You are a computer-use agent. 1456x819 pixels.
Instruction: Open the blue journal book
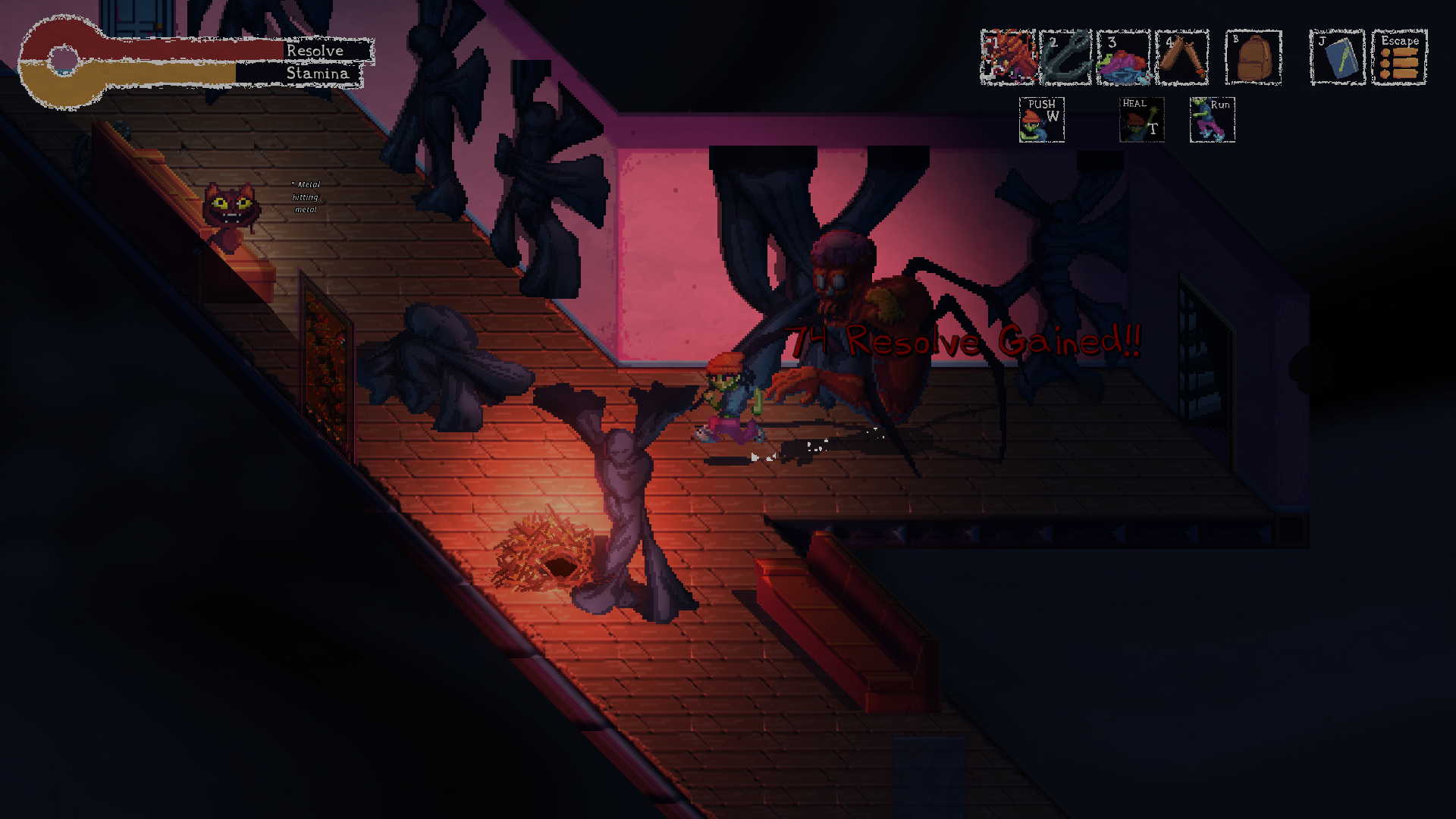pos(1337,57)
